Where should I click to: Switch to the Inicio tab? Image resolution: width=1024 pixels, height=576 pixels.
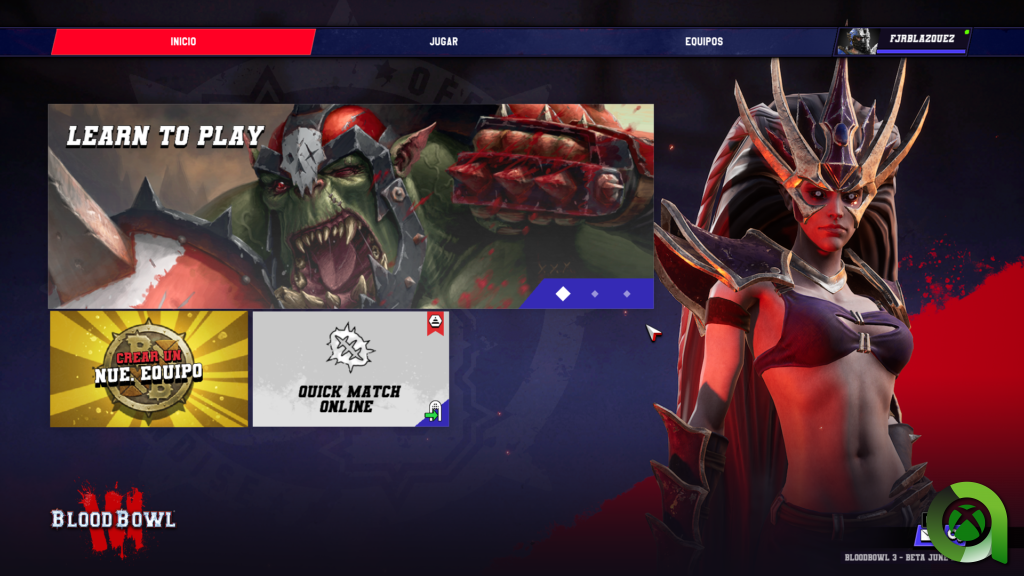[x=183, y=42]
